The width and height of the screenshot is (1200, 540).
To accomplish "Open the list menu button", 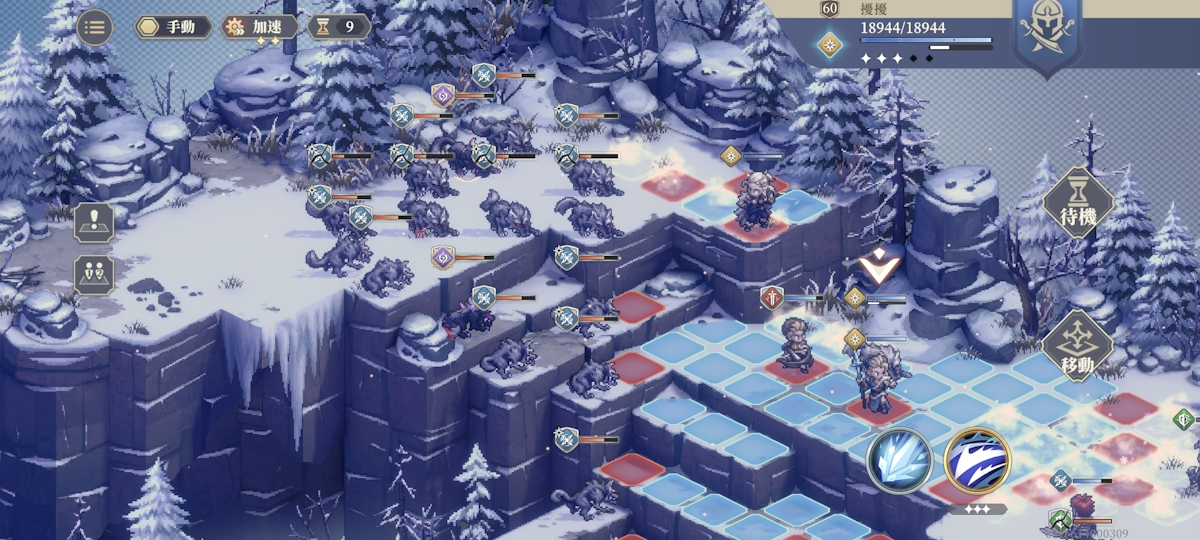I will coord(95,27).
